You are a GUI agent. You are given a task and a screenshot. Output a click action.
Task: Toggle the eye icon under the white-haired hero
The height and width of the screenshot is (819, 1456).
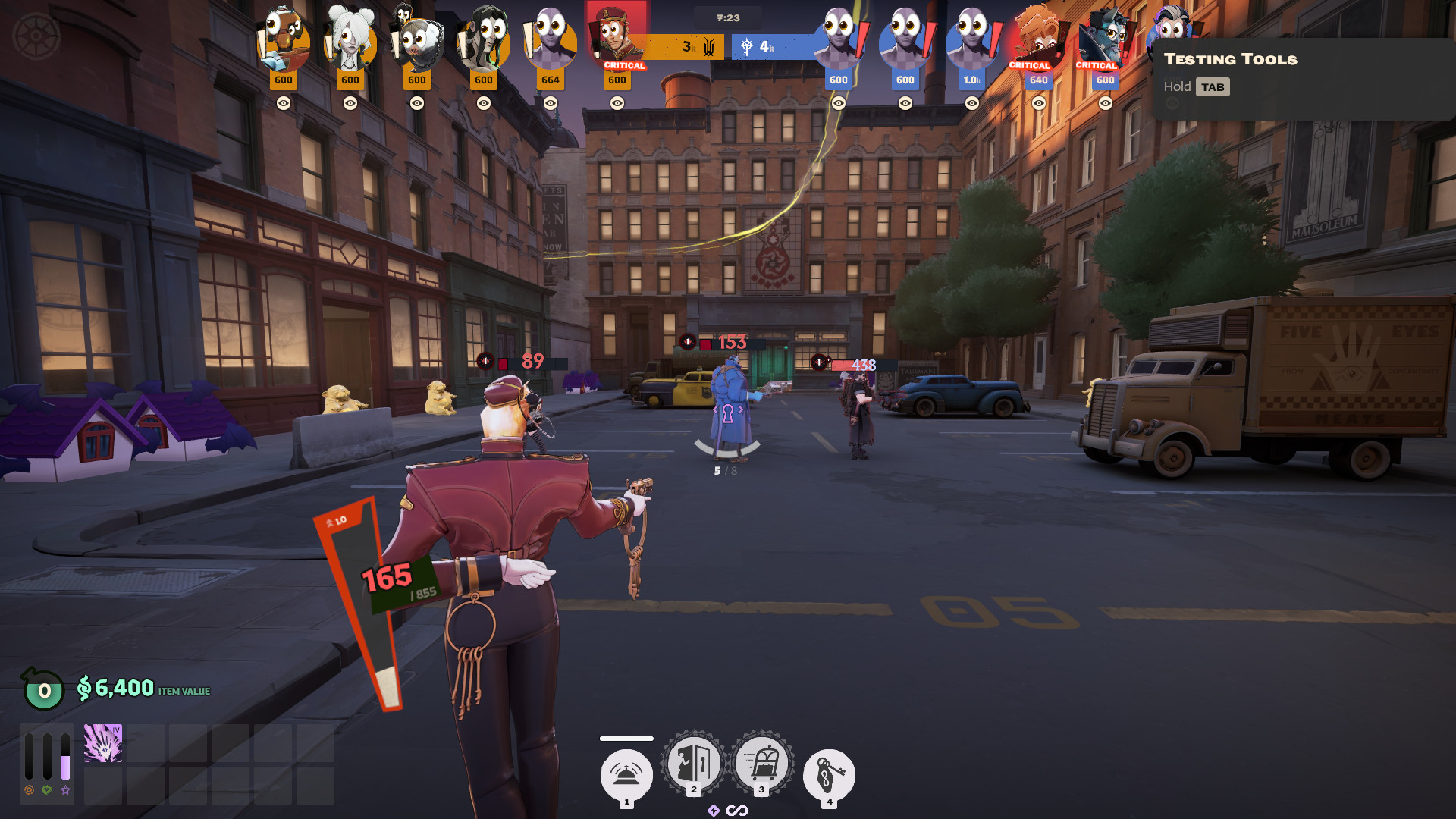(350, 103)
